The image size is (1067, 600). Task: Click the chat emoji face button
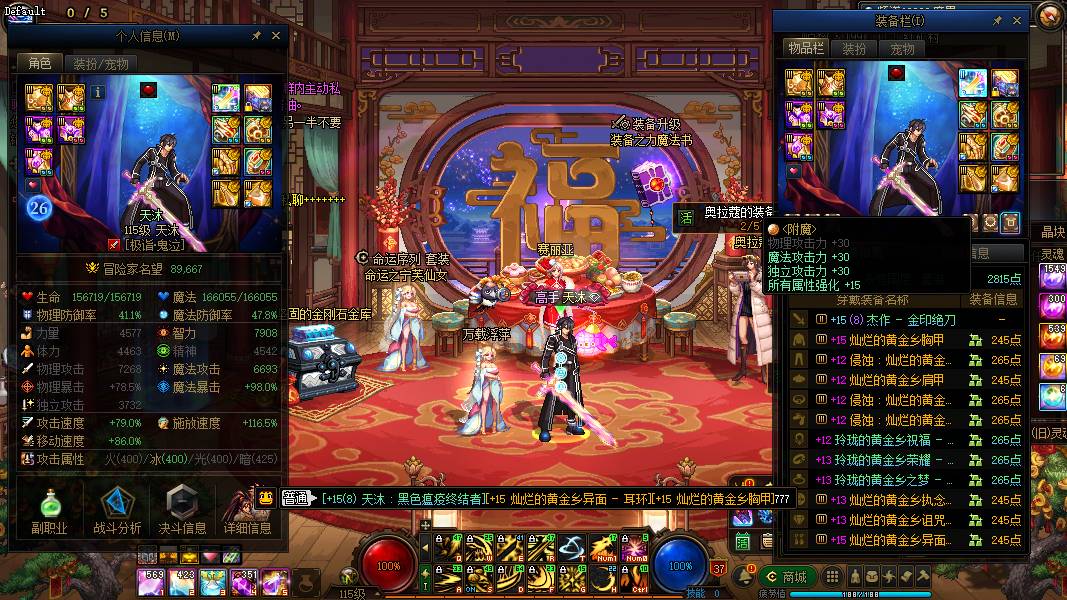coord(267,497)
